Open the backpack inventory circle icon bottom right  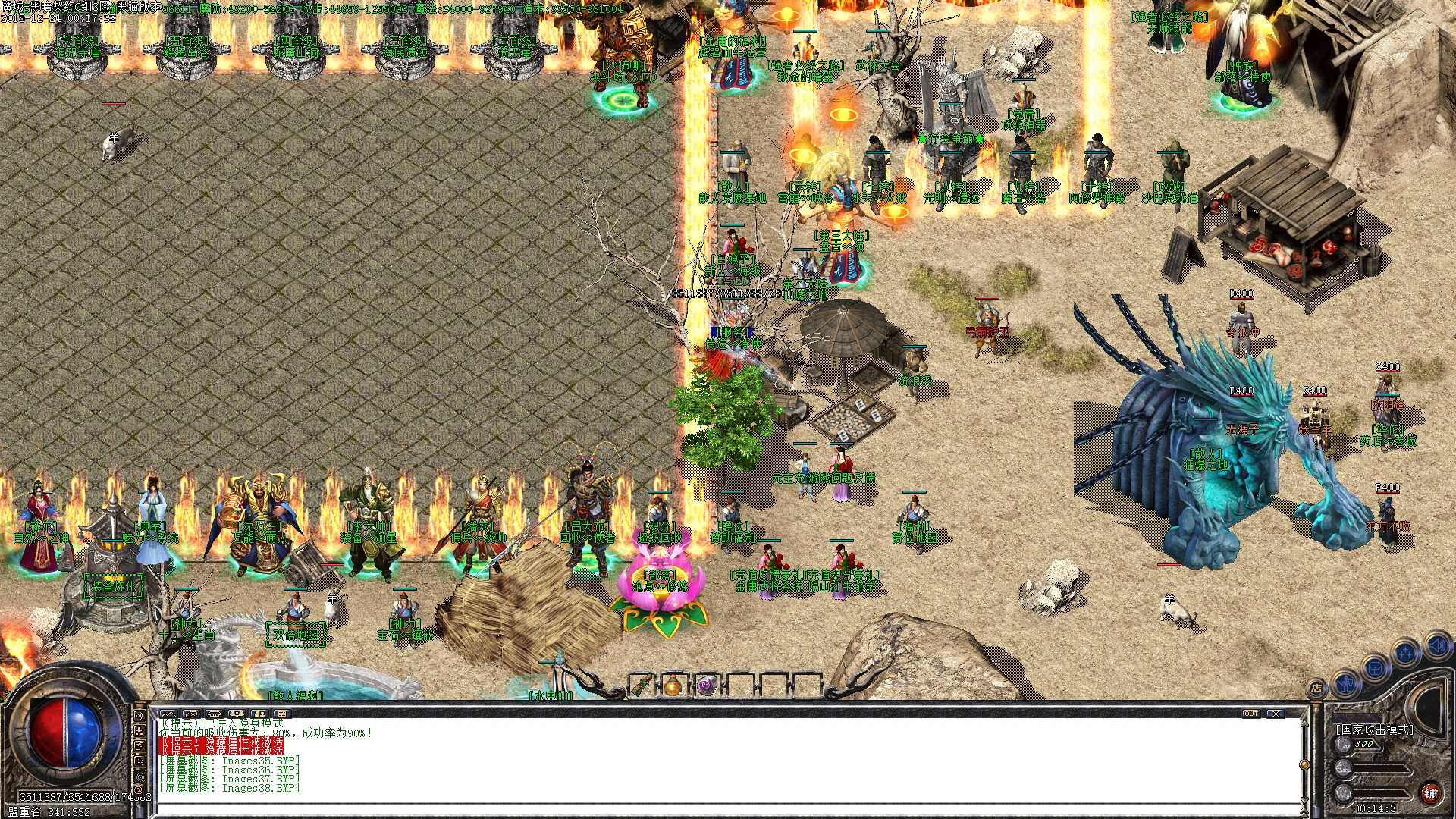(1373, 668)
